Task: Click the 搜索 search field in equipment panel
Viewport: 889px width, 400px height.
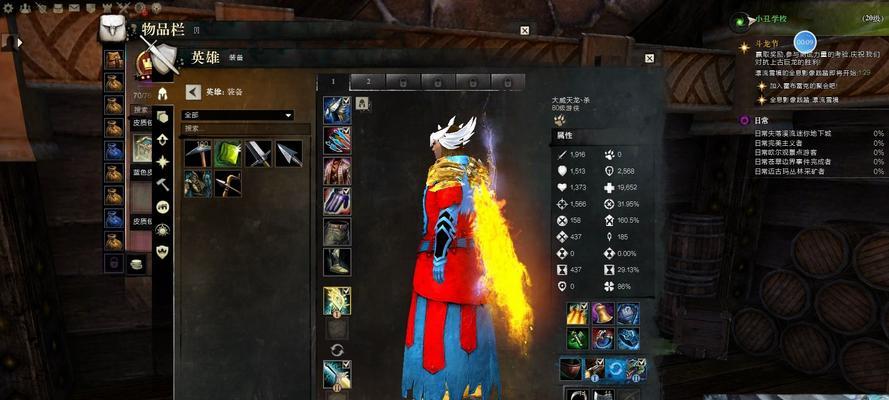Action: coord(237,128)
